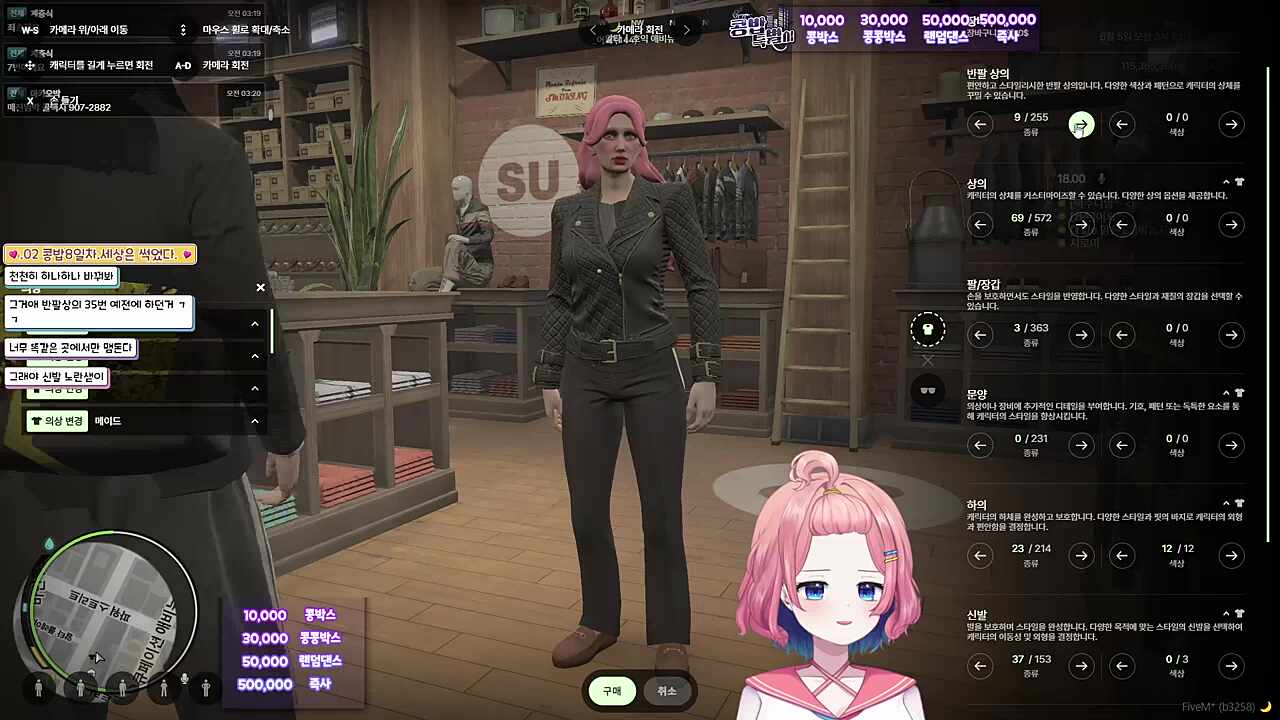
Task: Open the sunglasses accessories category icon
Action: click(928, 390)
